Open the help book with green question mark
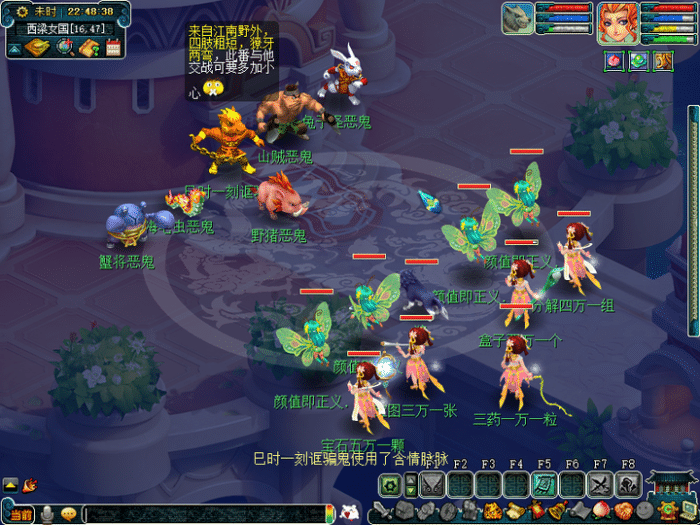The image size is (700, 525). coord(88,47)
